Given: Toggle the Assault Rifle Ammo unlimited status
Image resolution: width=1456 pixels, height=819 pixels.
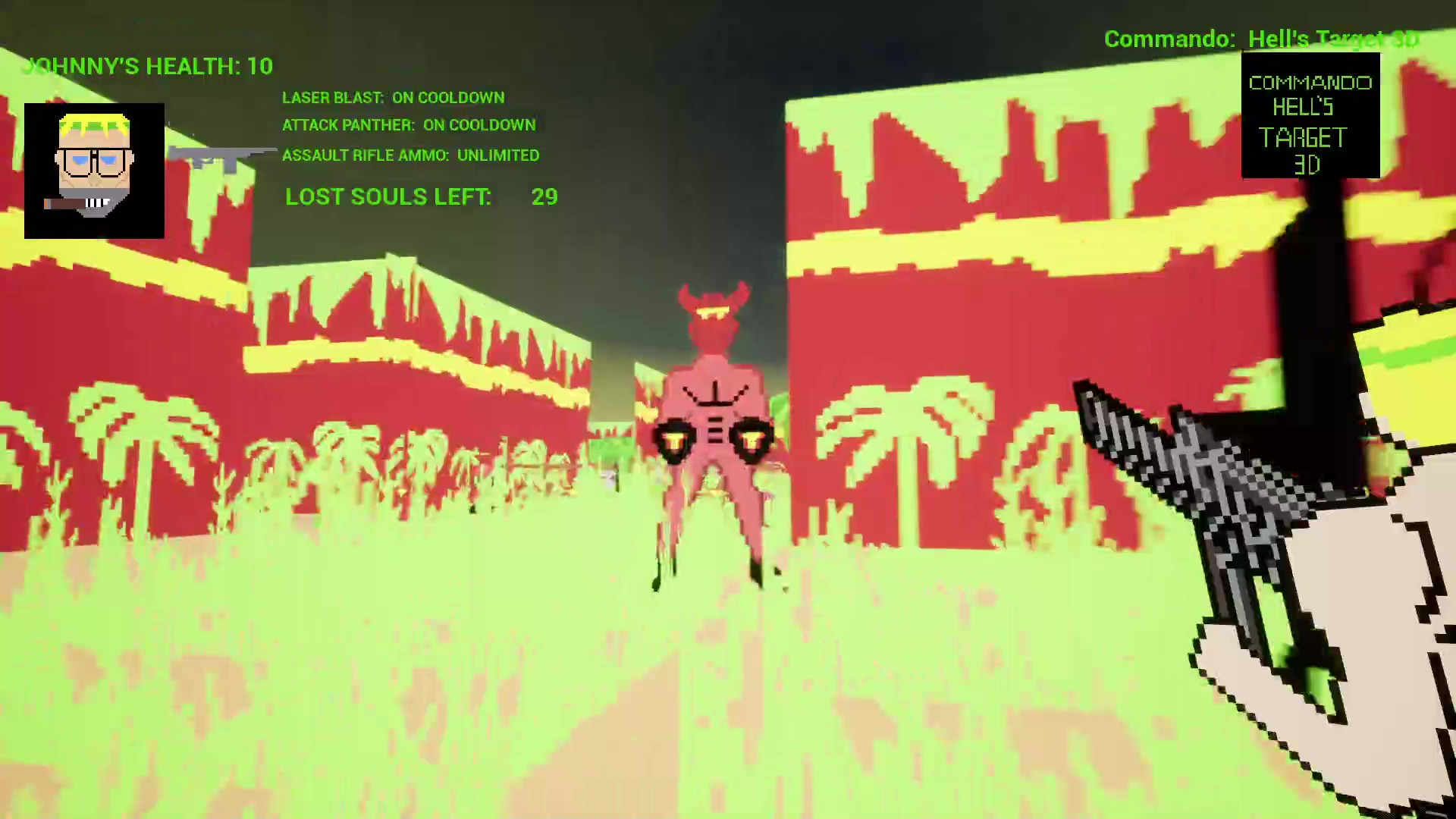Looking at the screenshot, I should (410, 155).
